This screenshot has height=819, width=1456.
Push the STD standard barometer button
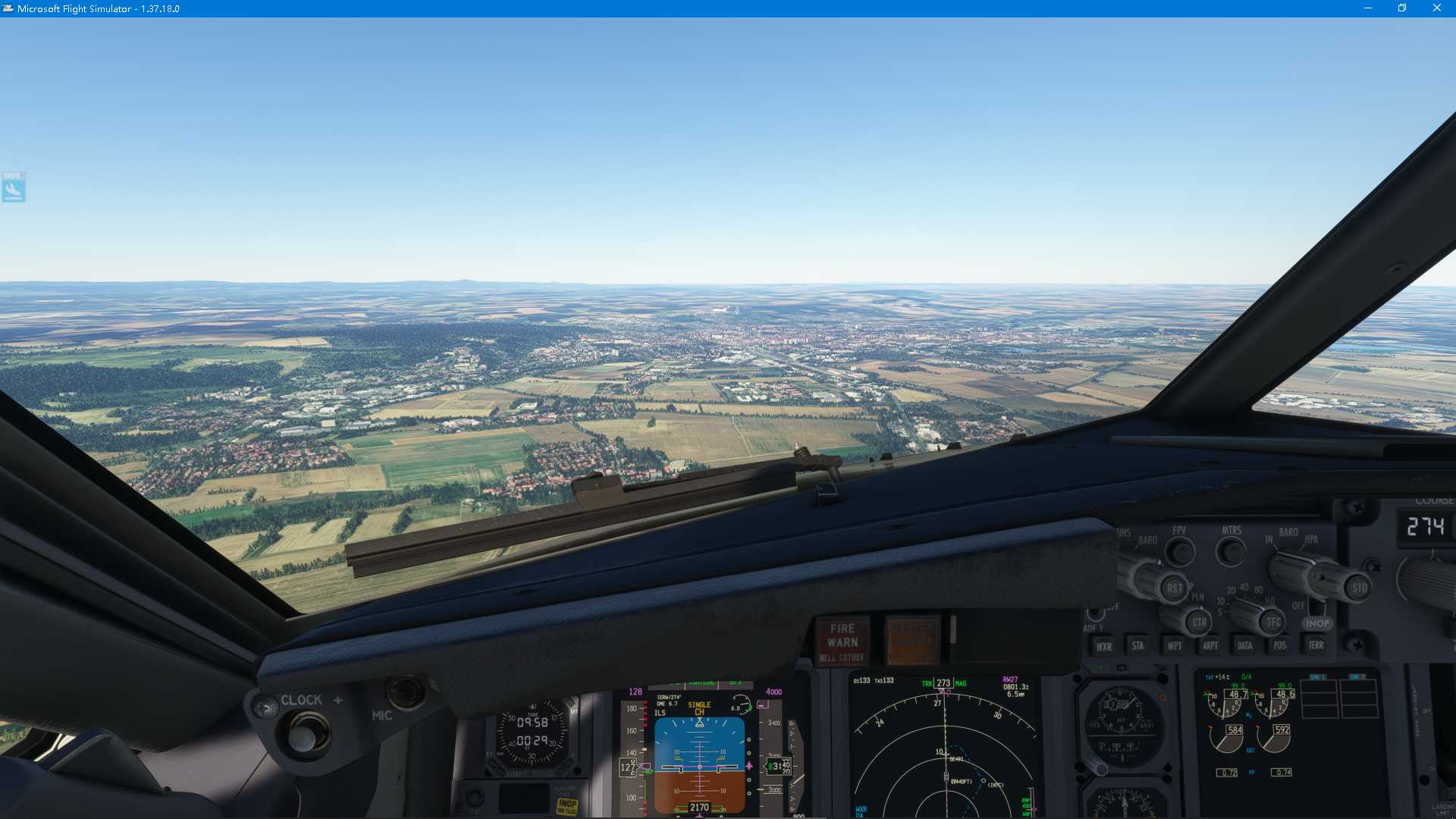click(x=1359, y=588)
